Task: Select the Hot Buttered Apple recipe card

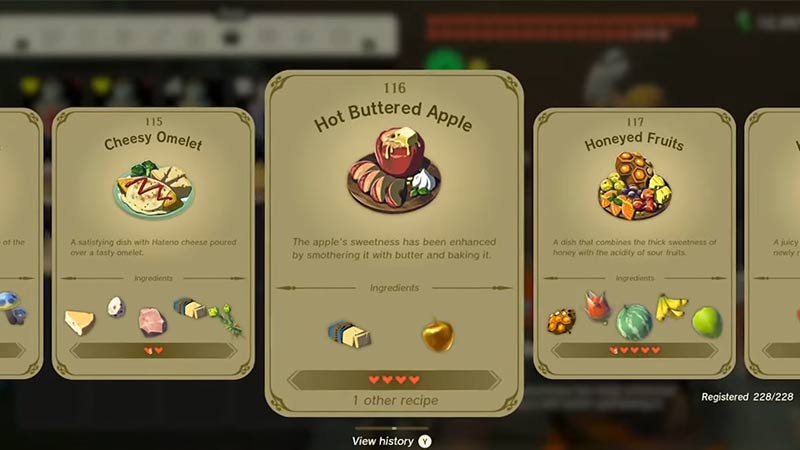Action: 394,240
